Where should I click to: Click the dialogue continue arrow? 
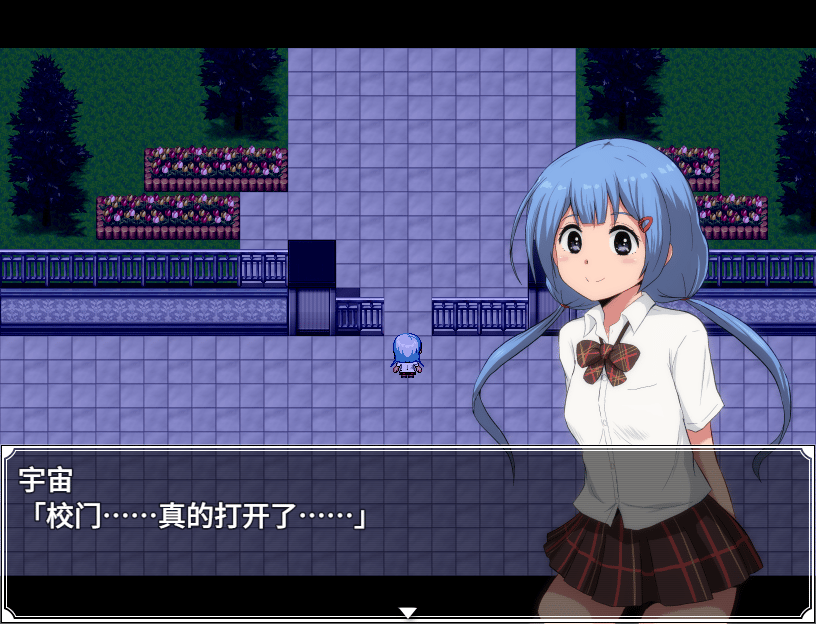tap(407, 612)
